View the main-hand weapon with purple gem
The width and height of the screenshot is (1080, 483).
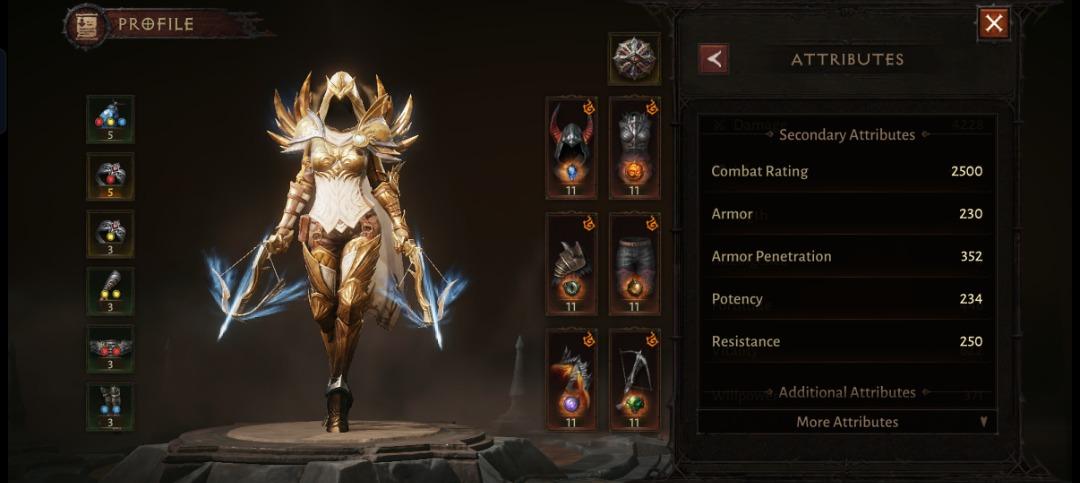tap(571, 380)
